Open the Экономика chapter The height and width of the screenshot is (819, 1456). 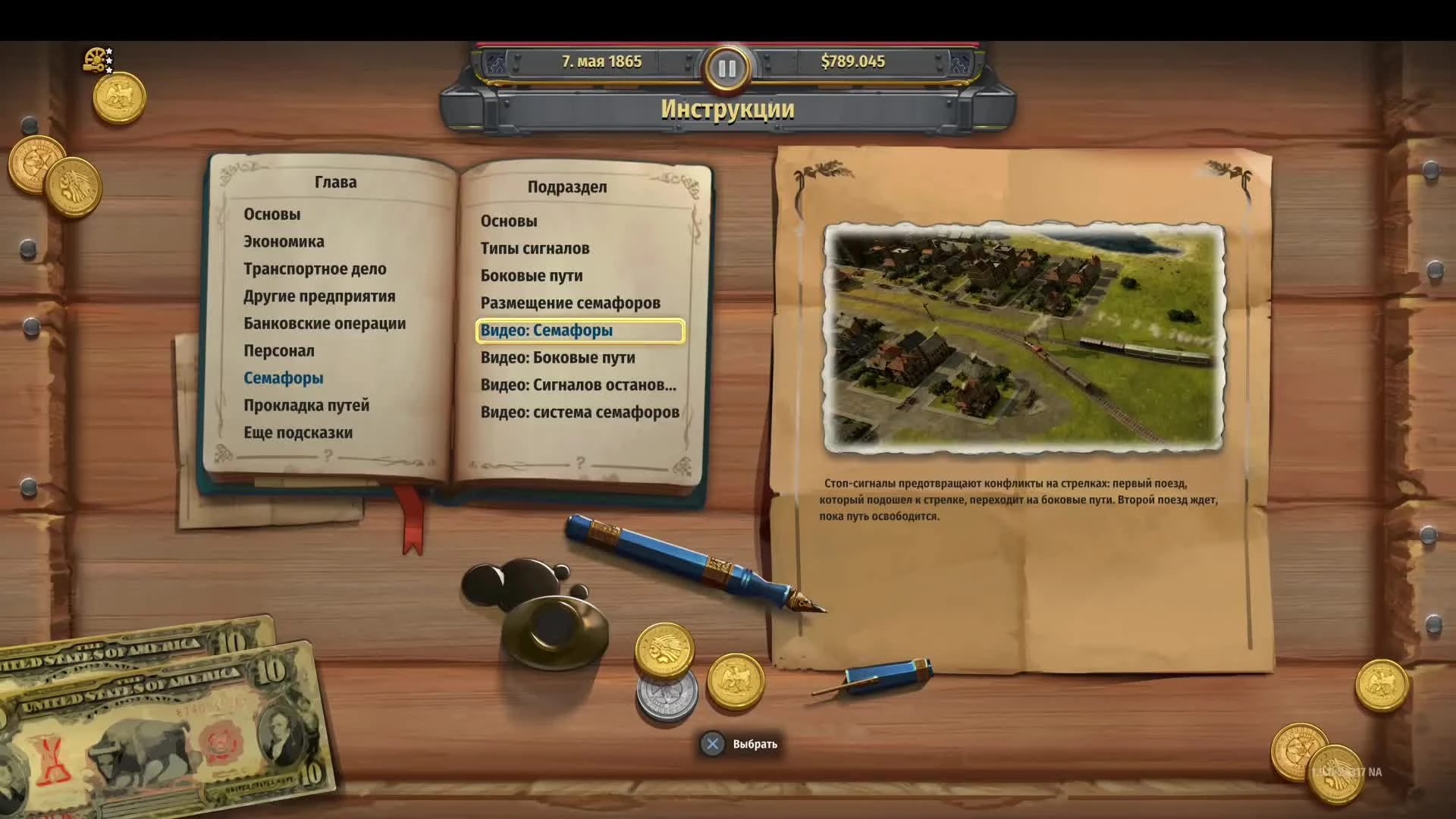coord(284,241)
